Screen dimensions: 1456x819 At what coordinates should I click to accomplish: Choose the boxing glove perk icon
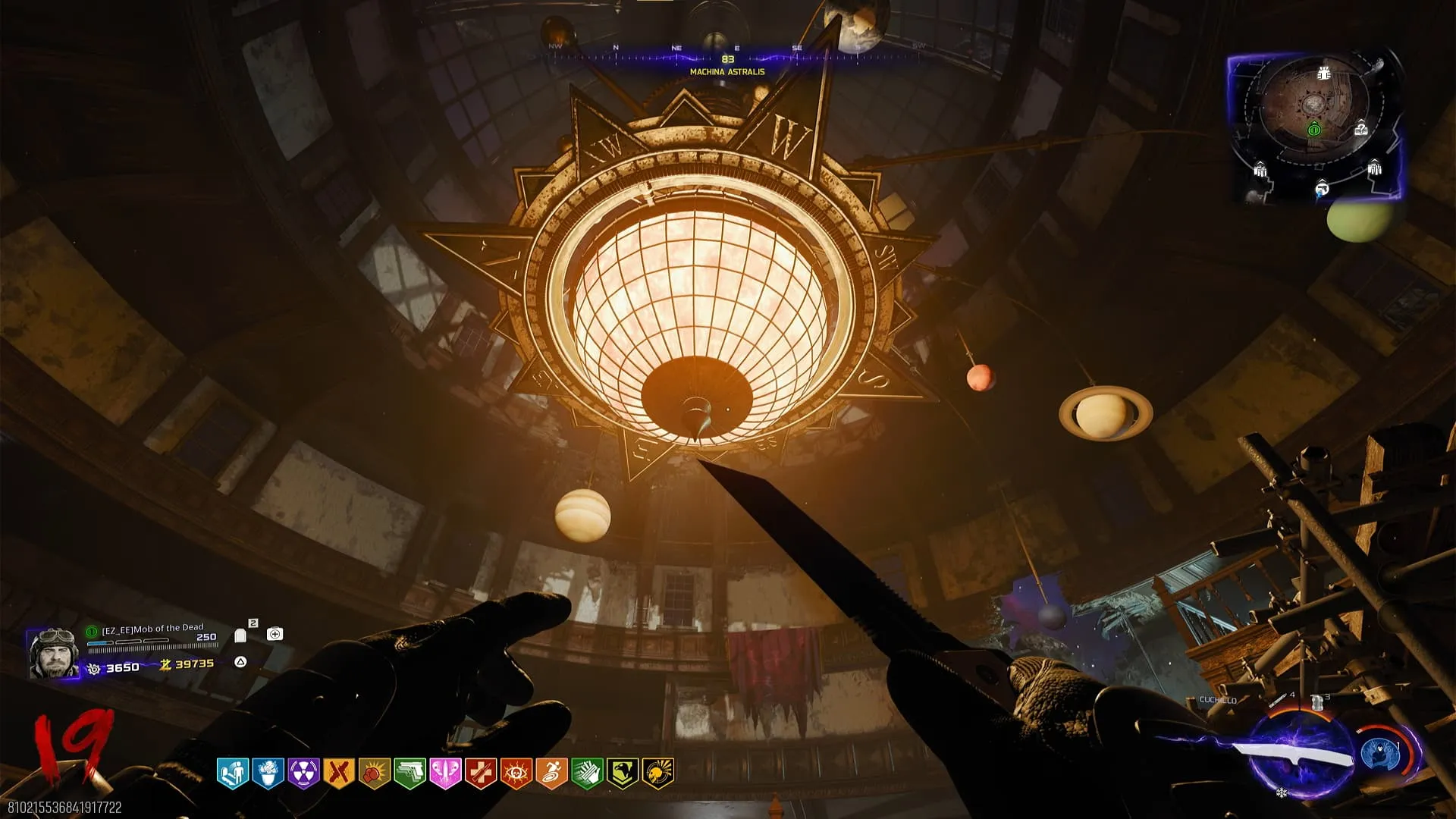374,773
